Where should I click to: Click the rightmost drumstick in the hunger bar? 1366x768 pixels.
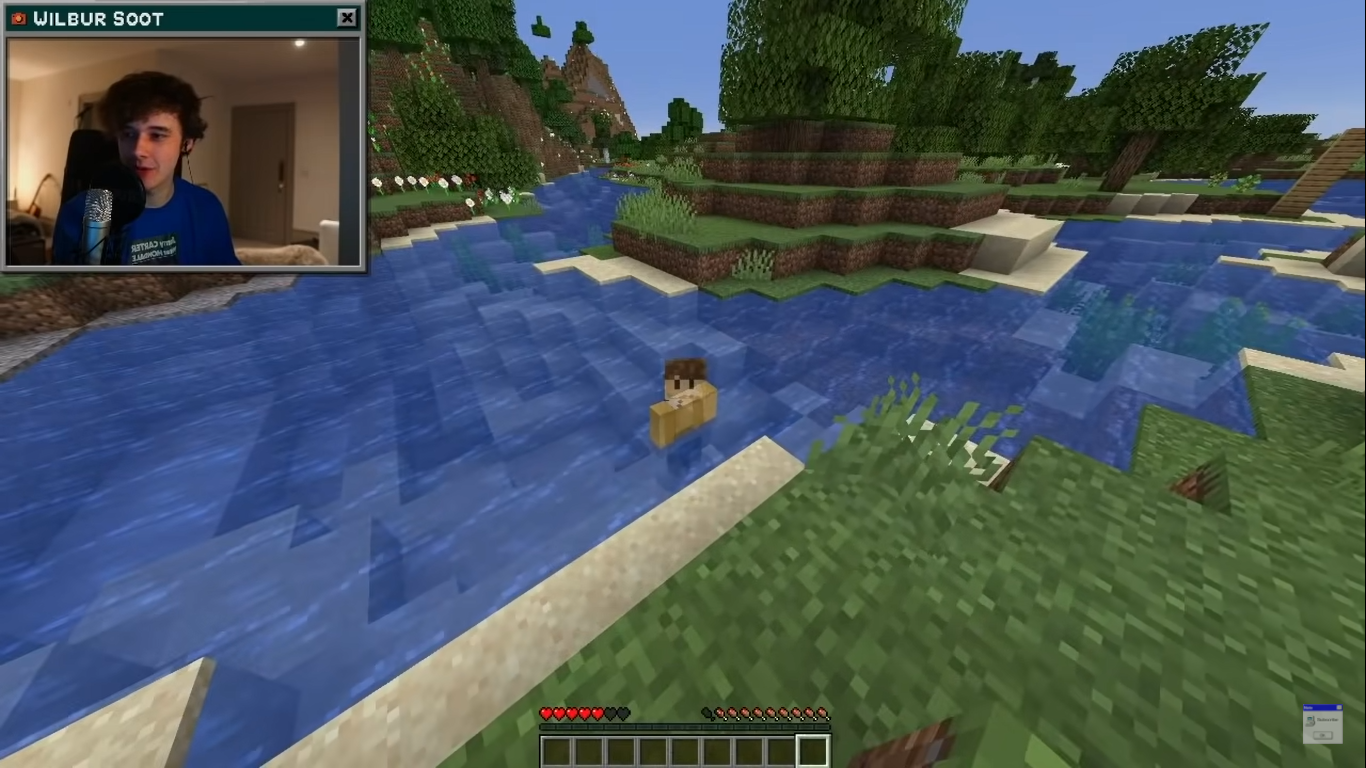pos(822,713)
